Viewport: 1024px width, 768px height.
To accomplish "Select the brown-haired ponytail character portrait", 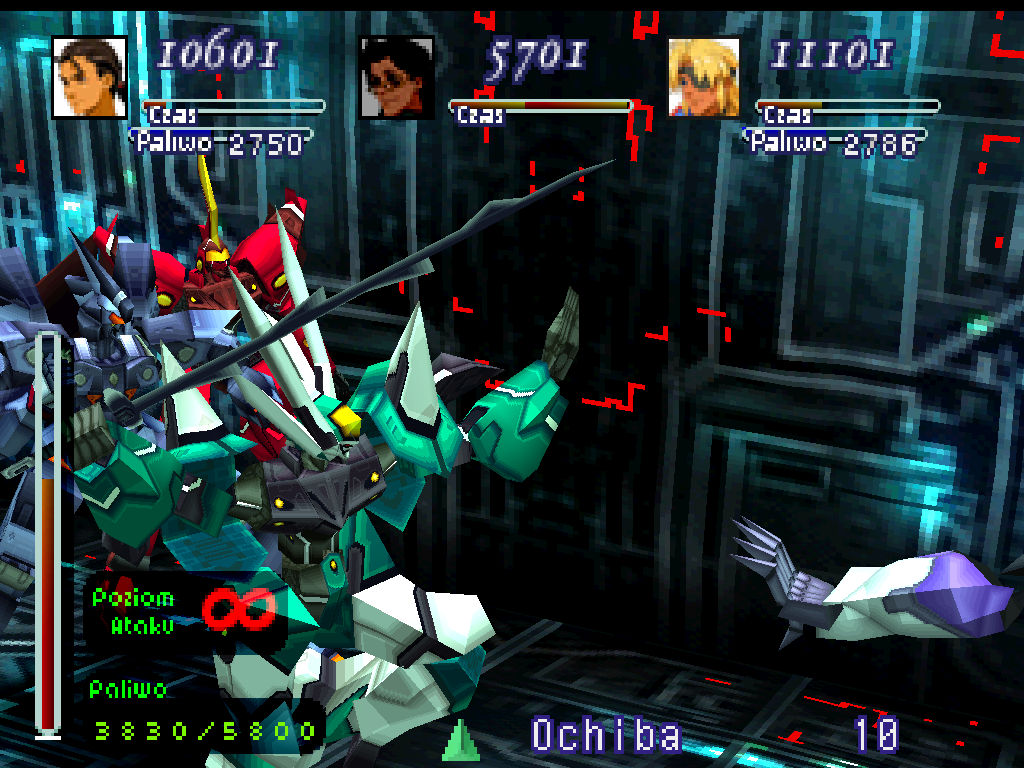I will pyautogui.click(x=90, y=77).
